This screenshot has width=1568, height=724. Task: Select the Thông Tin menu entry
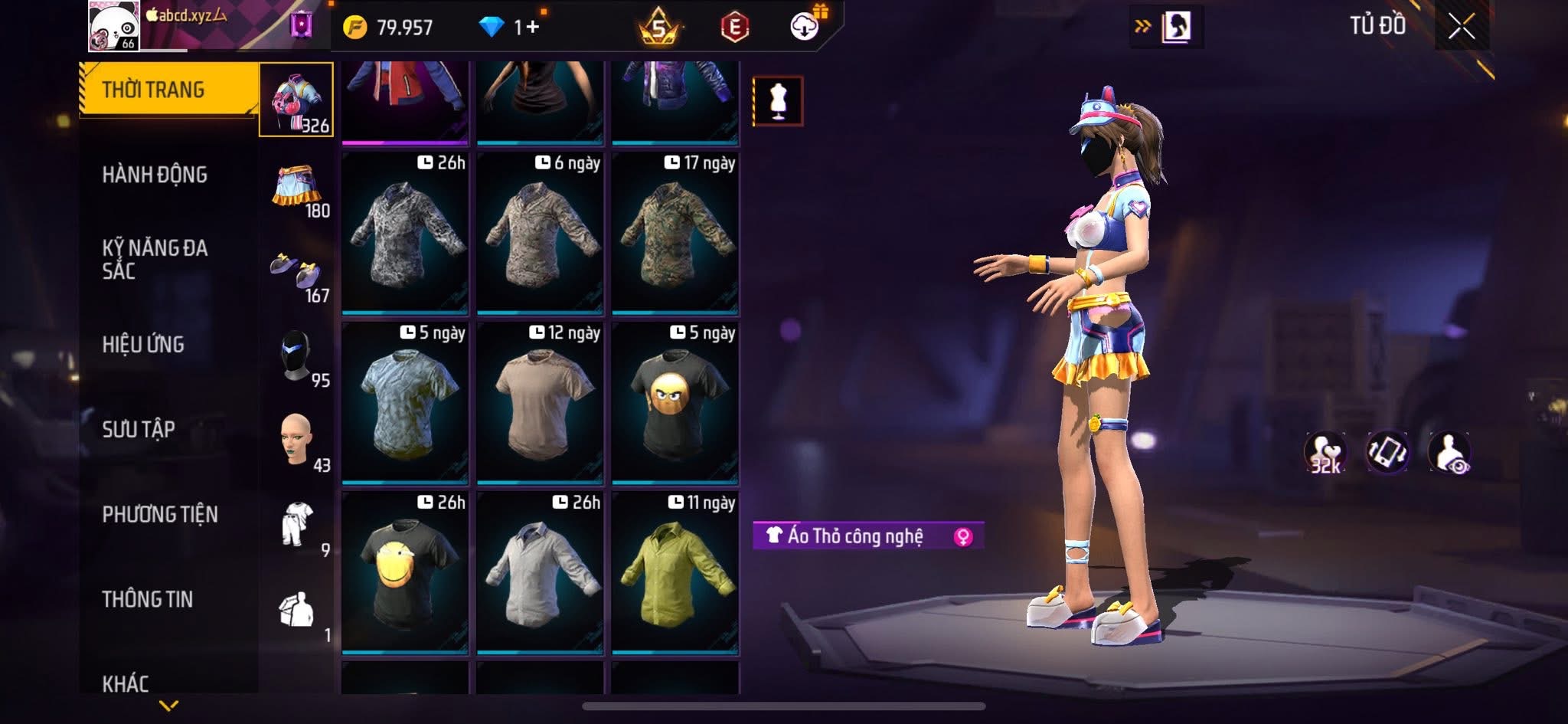[148, 599]
